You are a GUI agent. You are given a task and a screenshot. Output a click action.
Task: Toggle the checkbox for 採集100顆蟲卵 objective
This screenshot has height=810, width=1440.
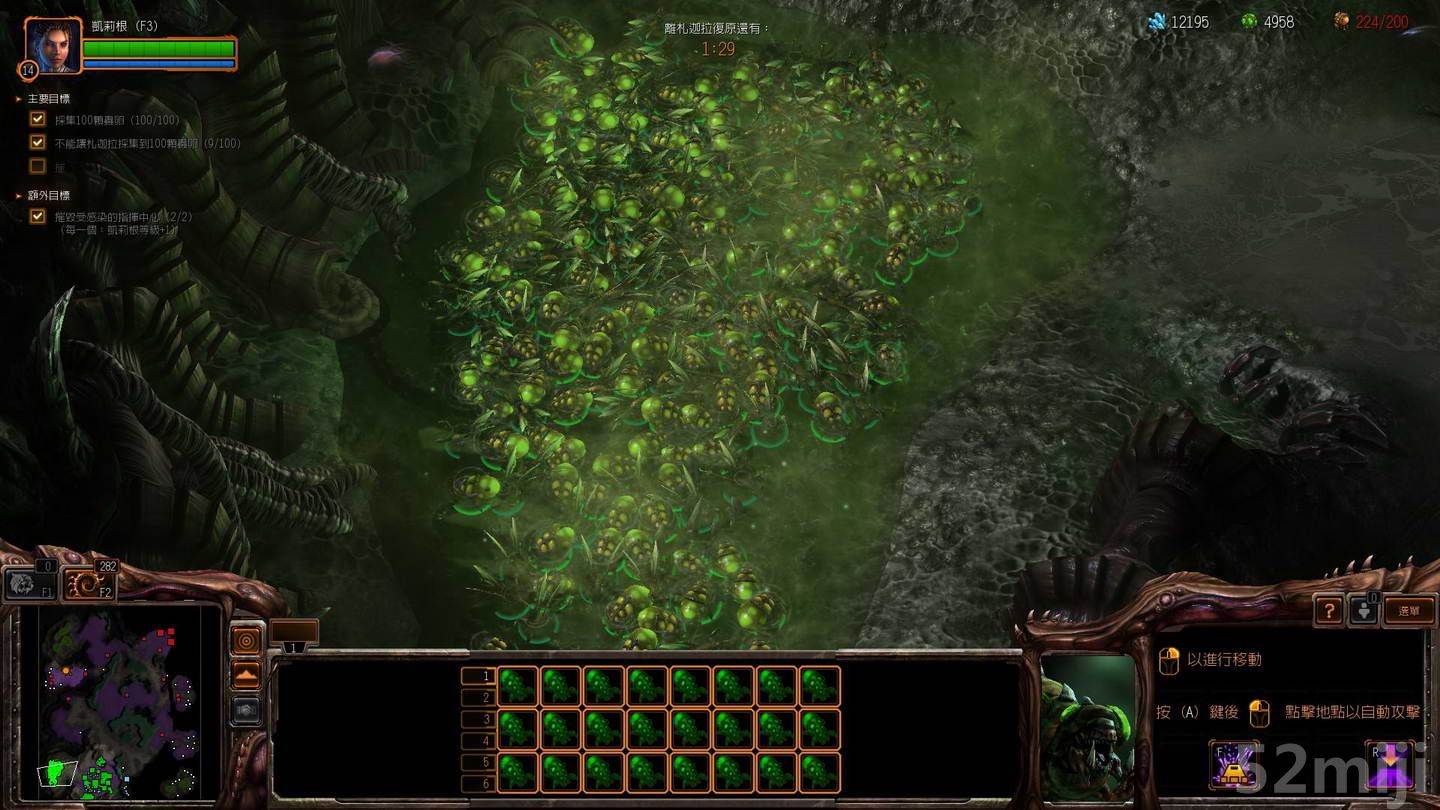pos(37,120)
